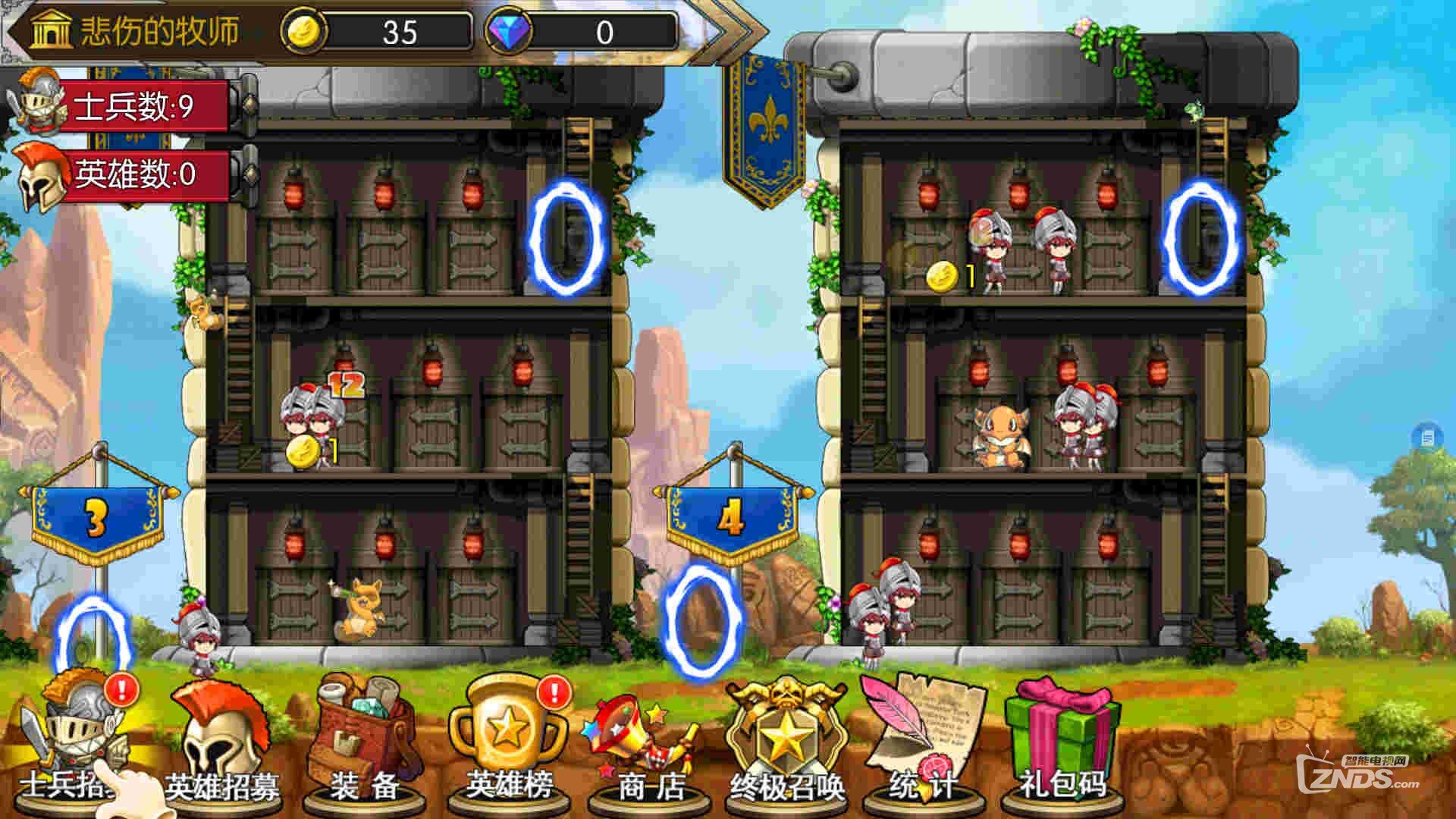Tap the gold coin currency icon
Screen dimensions: 1456x819
tap(303, 33)
